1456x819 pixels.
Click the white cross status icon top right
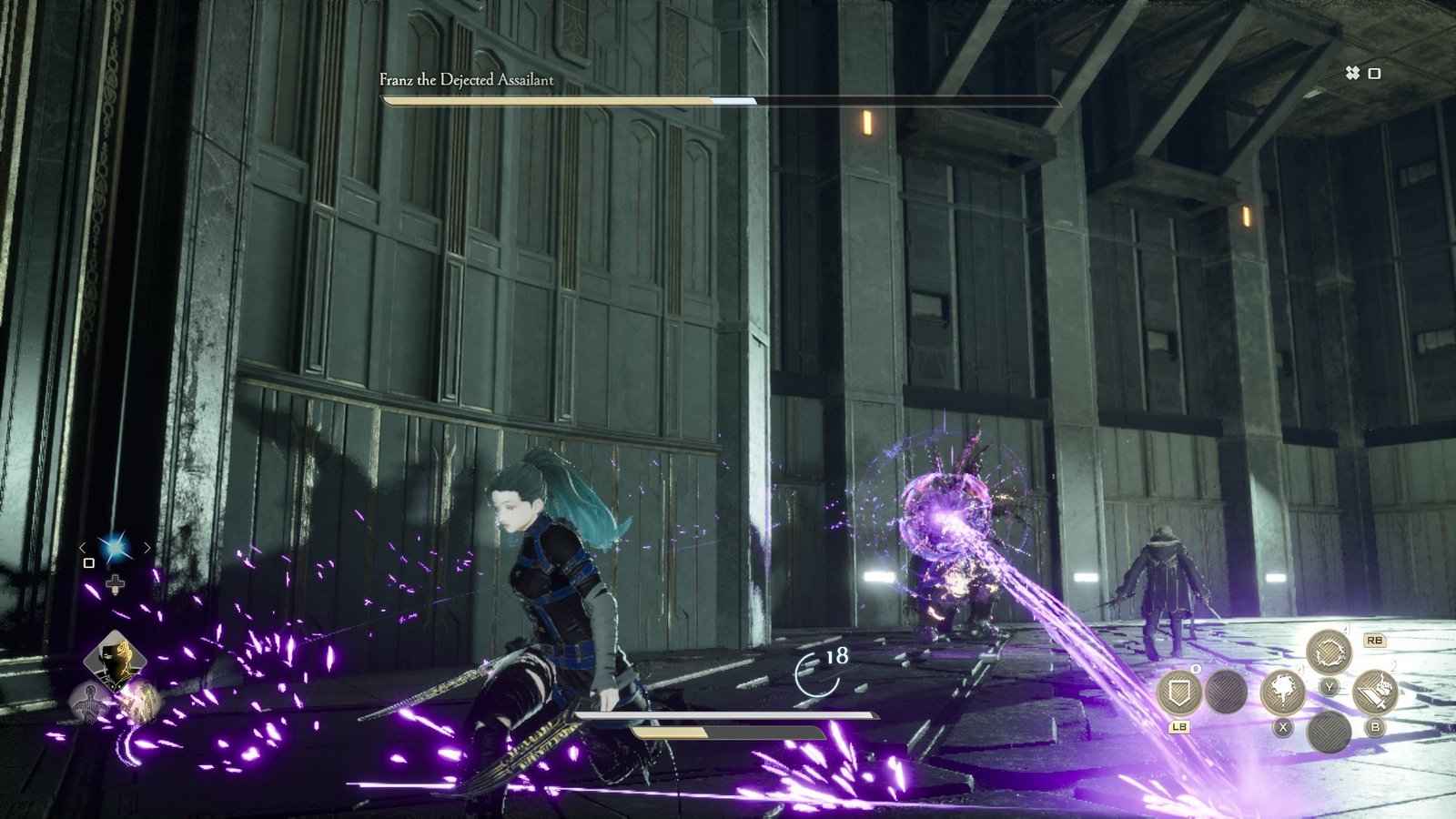[x=1354, y=75]
